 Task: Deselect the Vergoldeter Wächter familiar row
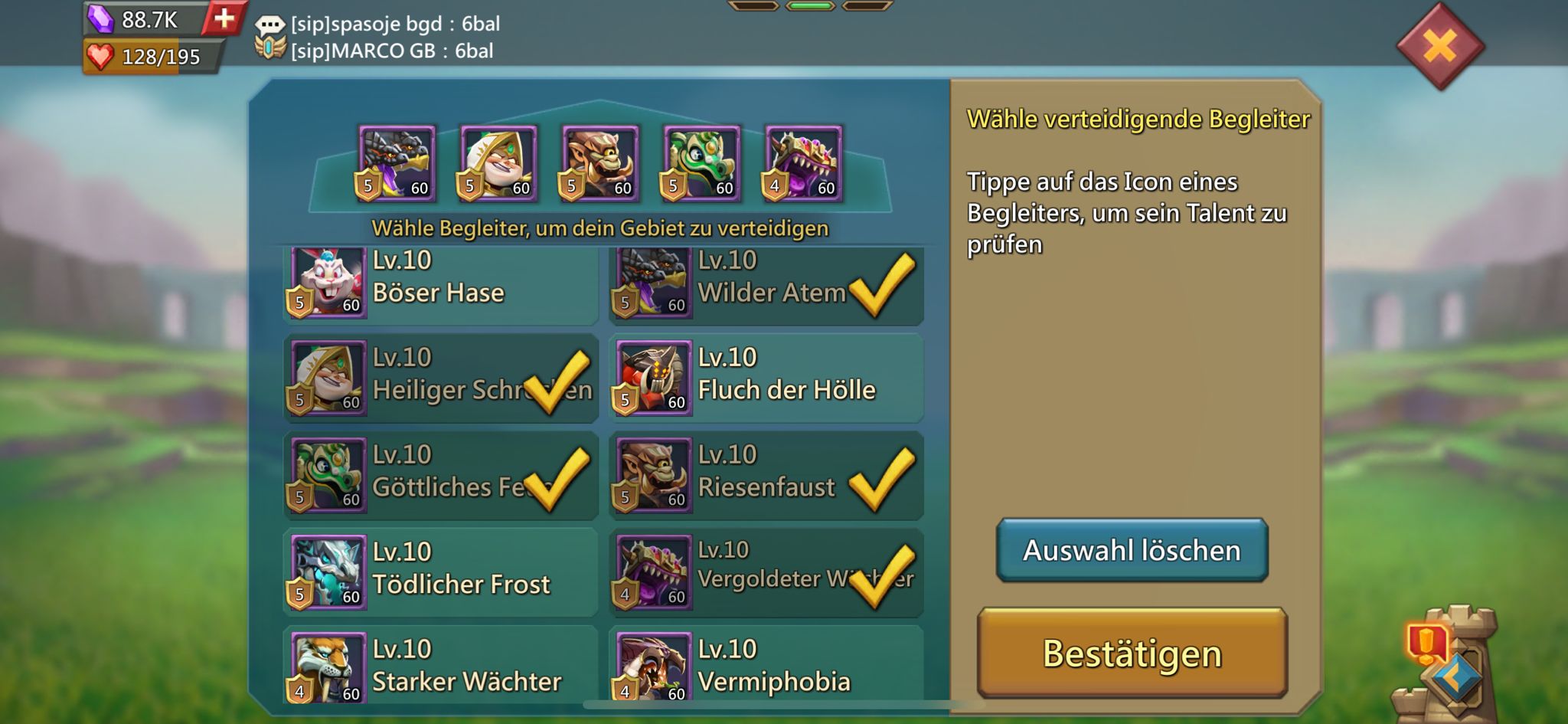point(766,572)
